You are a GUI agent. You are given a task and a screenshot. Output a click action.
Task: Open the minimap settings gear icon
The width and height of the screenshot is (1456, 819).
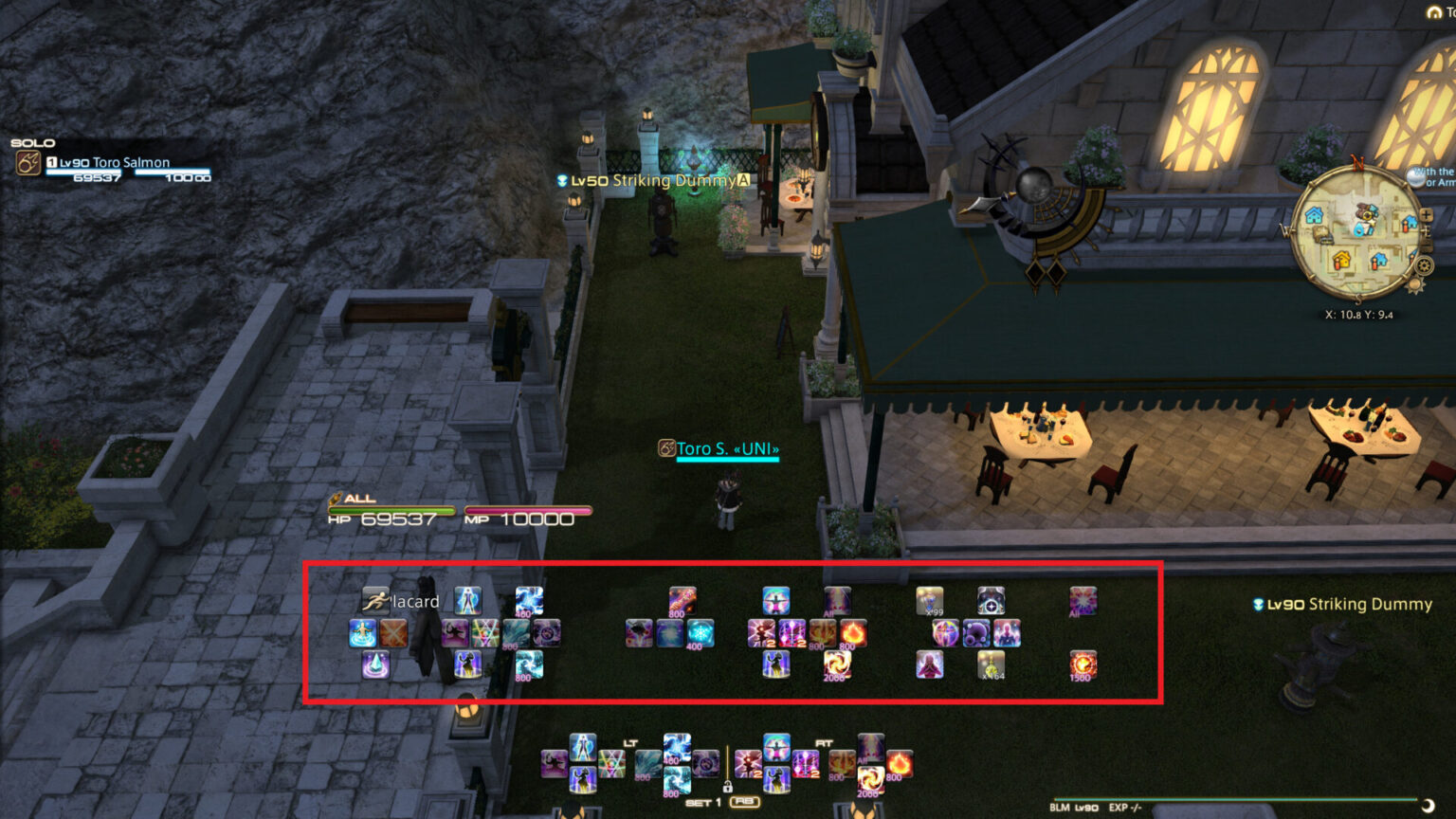pos(1424,266)
